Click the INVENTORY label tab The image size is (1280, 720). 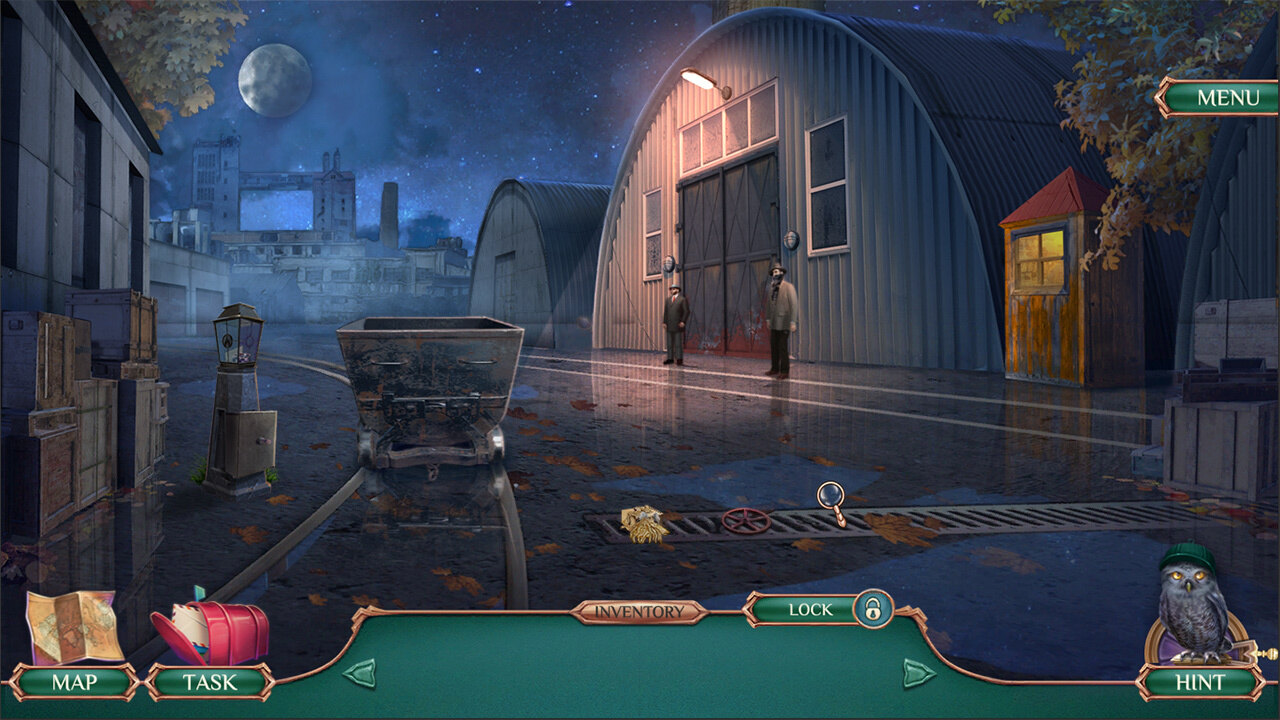click(x=640, y=611)
